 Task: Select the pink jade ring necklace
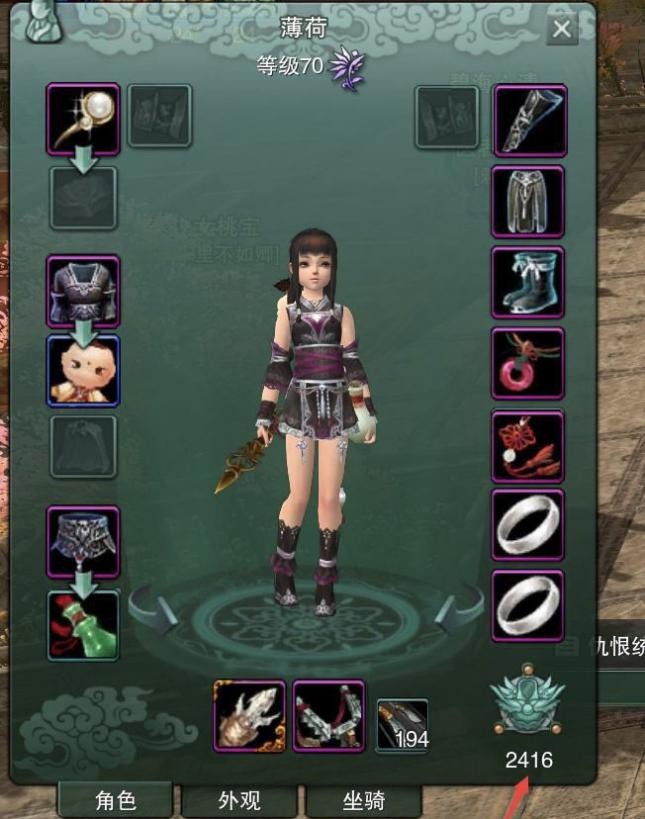(x=529, y=364)
